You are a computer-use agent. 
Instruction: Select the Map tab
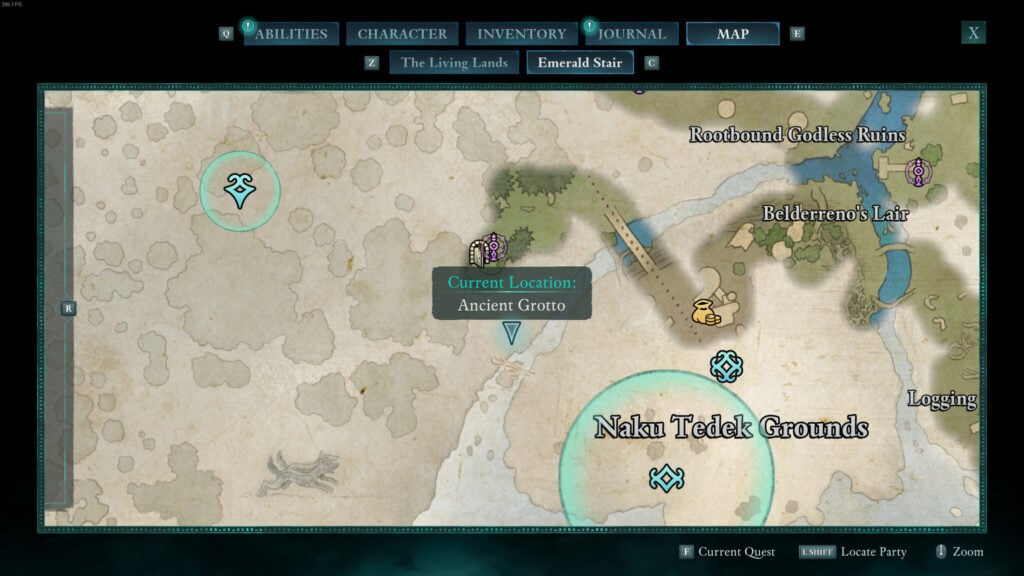pos(732,34)
